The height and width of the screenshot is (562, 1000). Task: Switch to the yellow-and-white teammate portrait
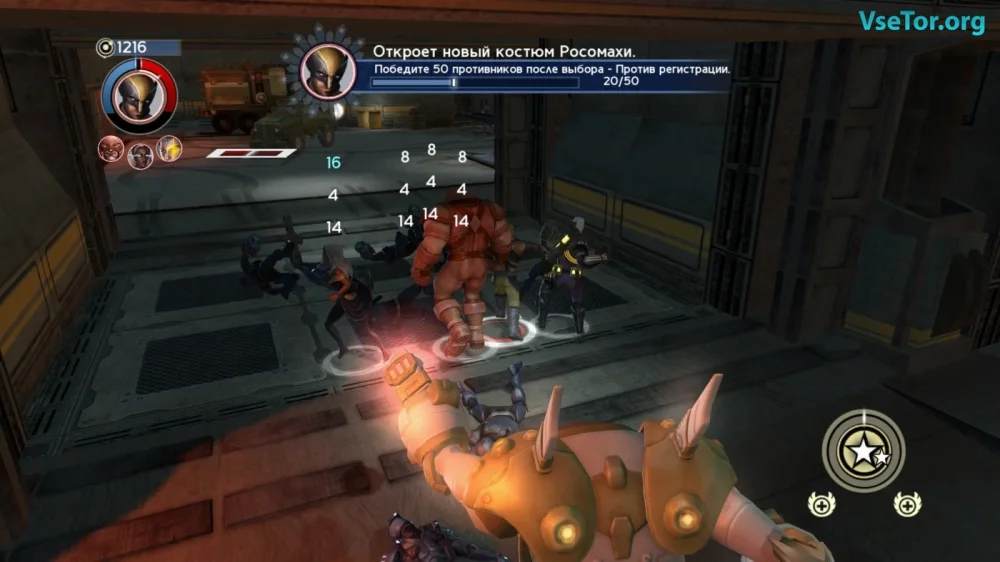(x=169, y=148)
